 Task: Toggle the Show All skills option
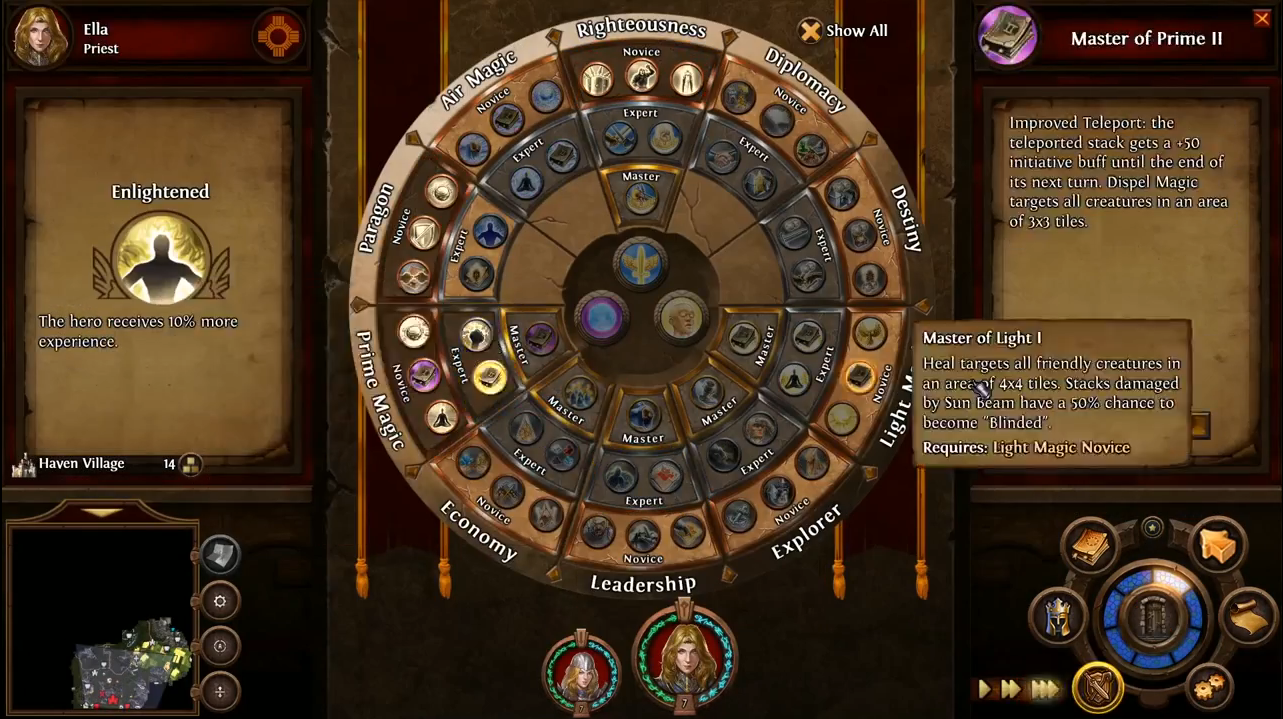811,31
